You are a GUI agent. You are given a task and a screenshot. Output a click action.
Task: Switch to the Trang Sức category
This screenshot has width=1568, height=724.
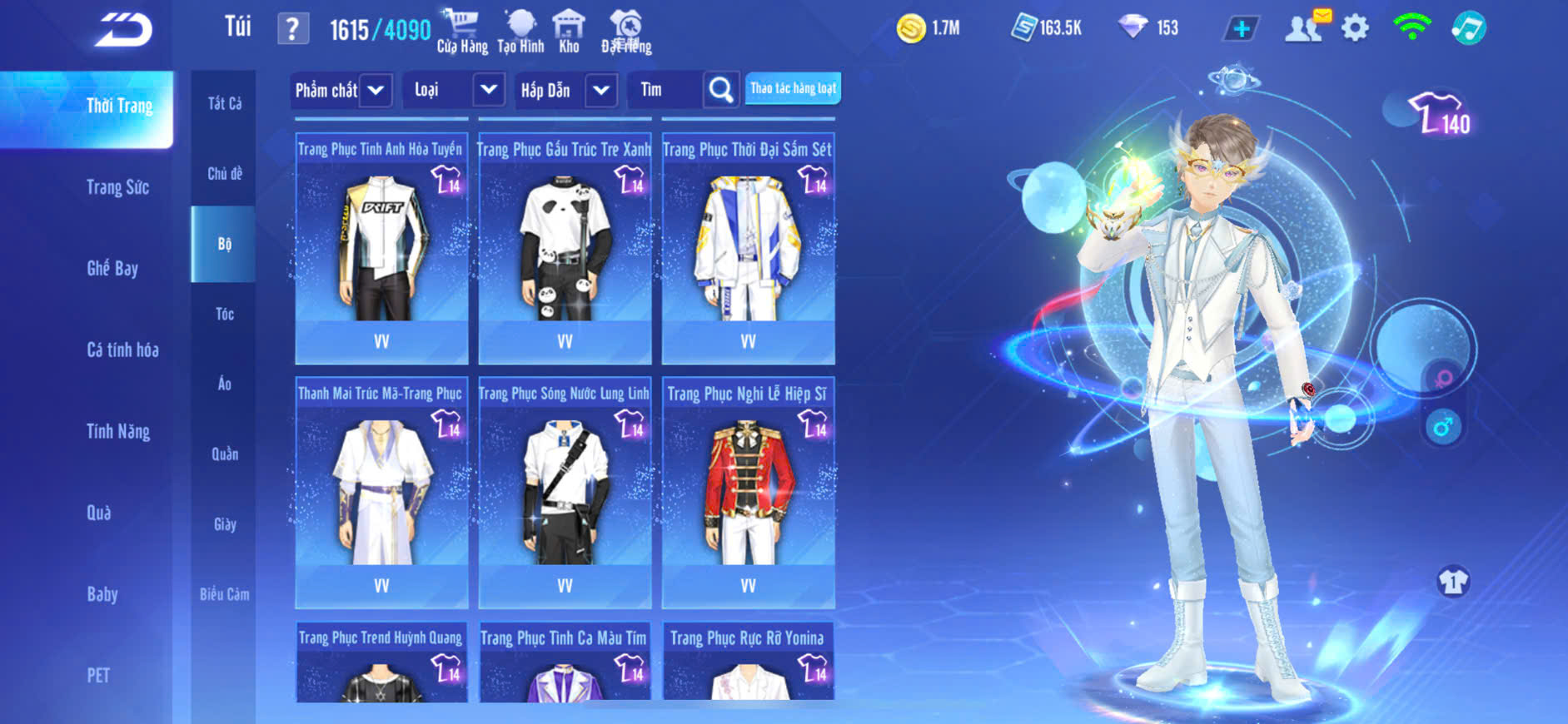coord(117,187)
